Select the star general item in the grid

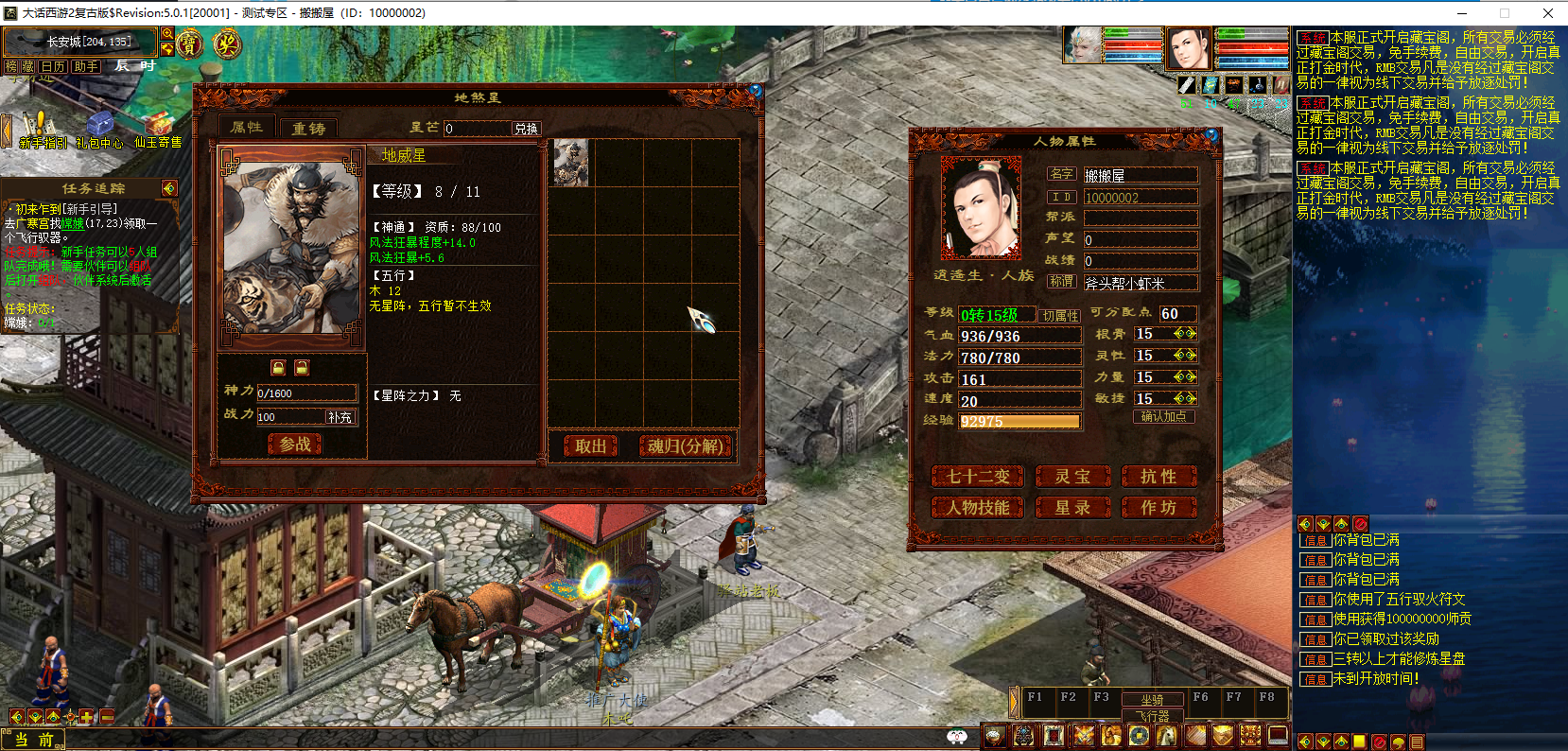pos(570,163)
